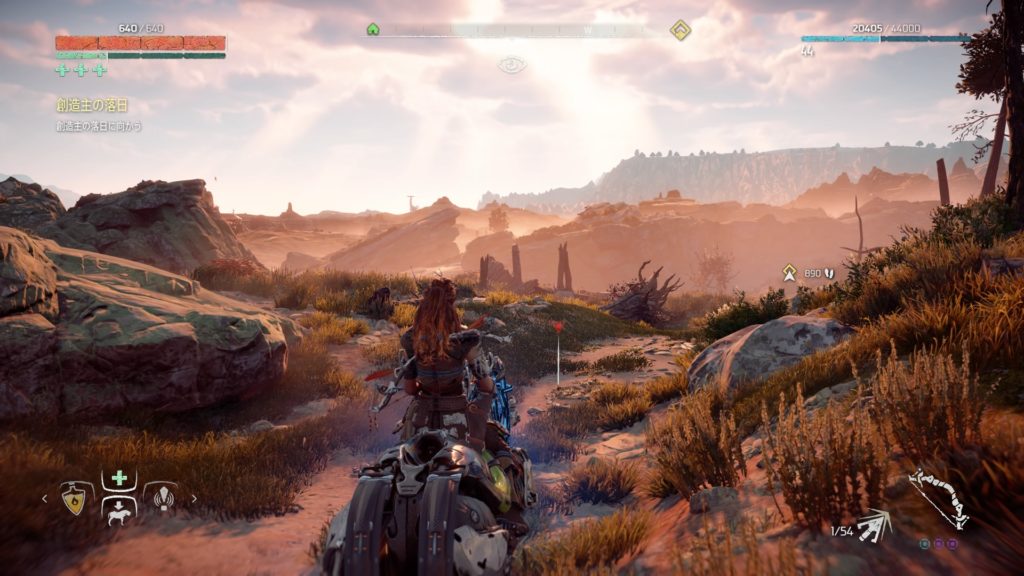Open the yellow quest objective tracker
This screenshot has width=1024, height=576.
coord(92,105)
